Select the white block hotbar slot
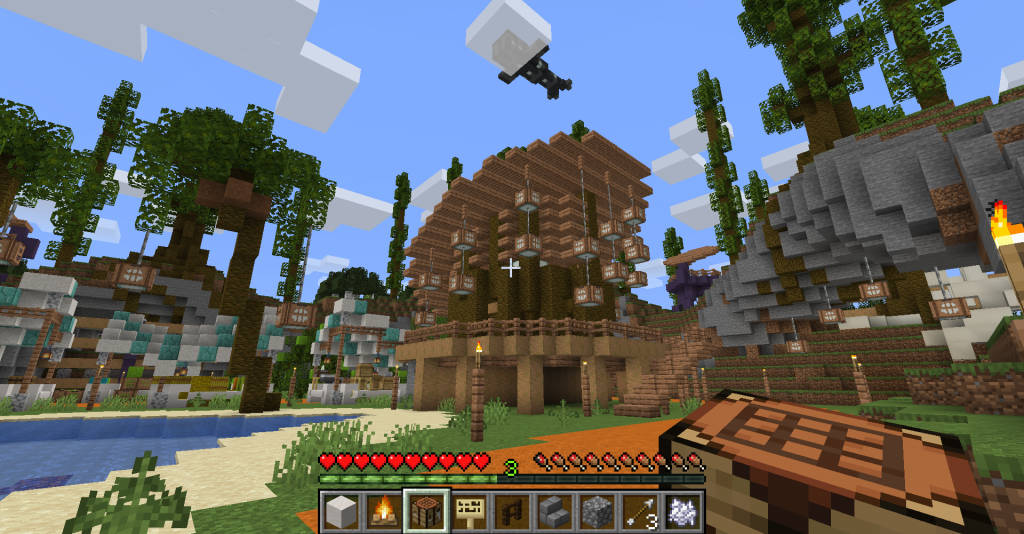This screenshot has width=1024, height=534. click(x=340, y=511)
